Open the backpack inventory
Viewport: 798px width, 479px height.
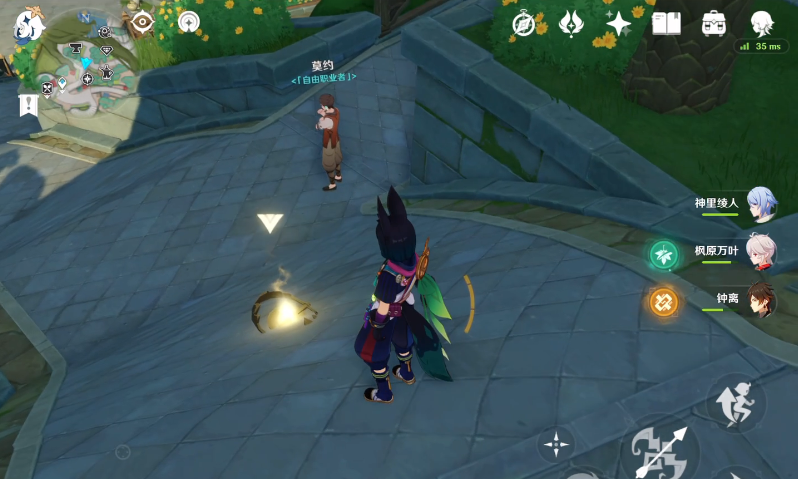point(714,23)
